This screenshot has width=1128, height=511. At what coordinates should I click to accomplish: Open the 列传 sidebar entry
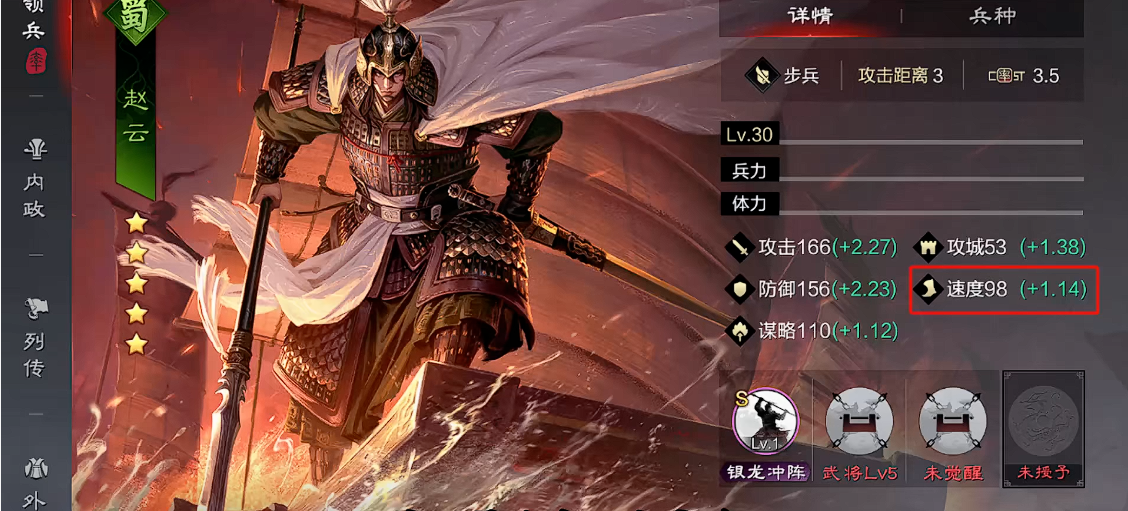click(36, 338)
